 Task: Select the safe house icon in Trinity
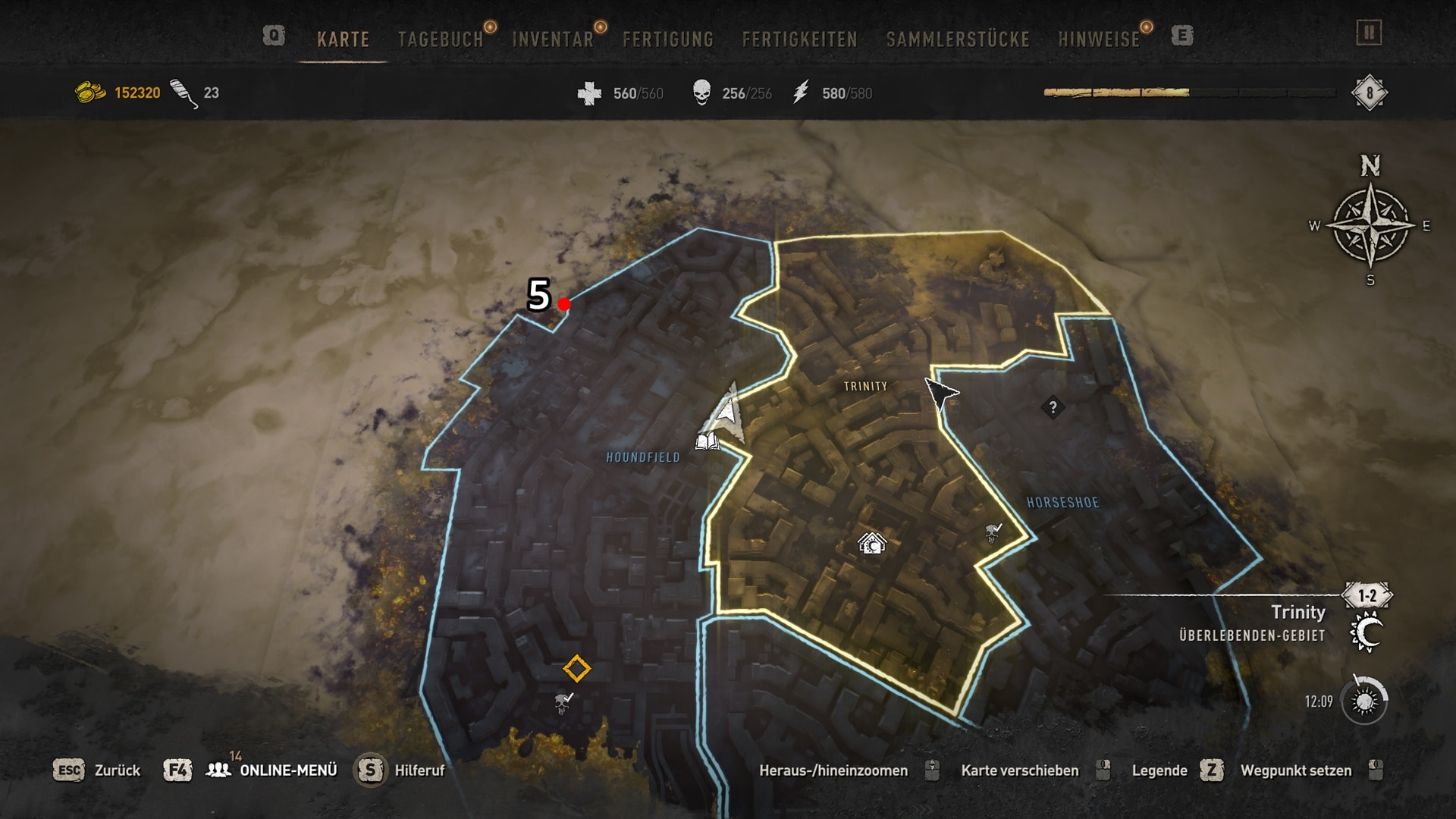(x=871, y=543)
